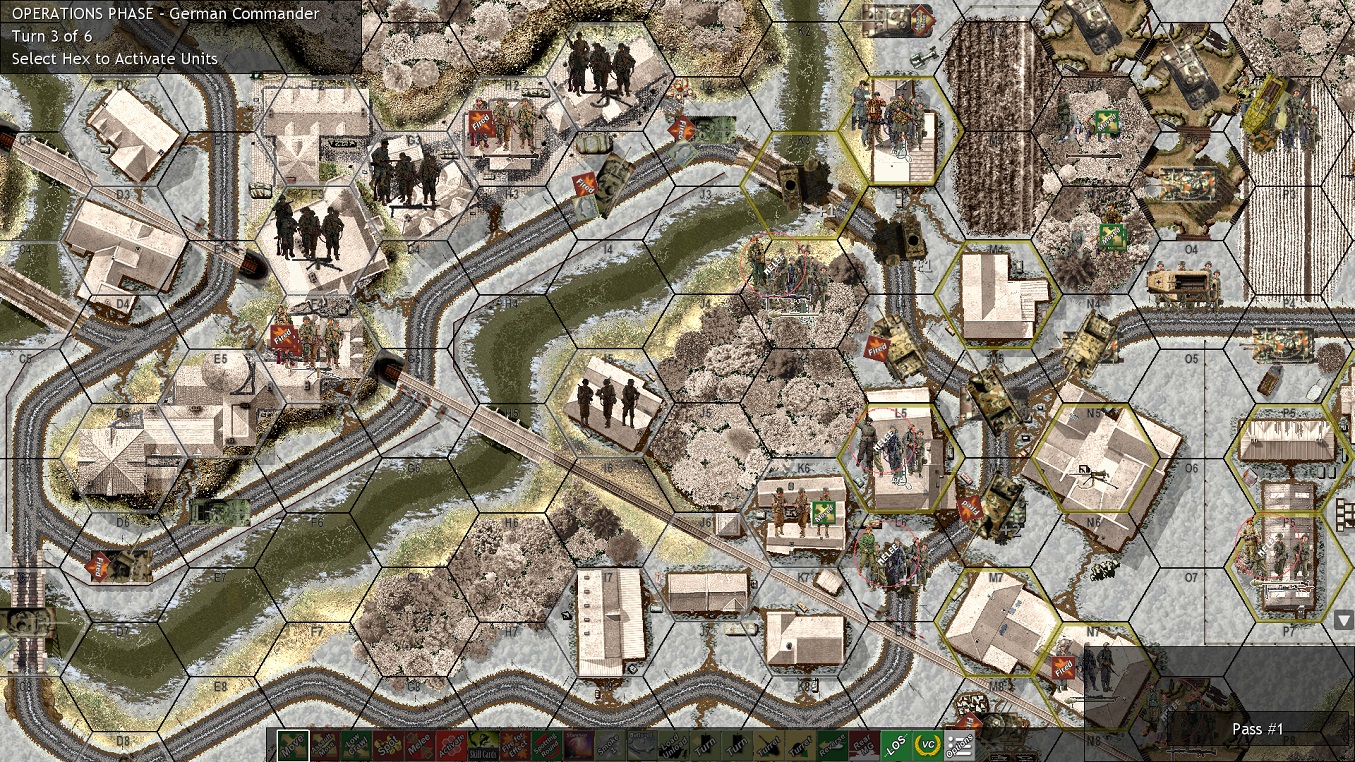The width and height of the screenshot is (1355, 762).
Task: Click the Load/Unload transport icon
Action: click(x=675, y=746)
